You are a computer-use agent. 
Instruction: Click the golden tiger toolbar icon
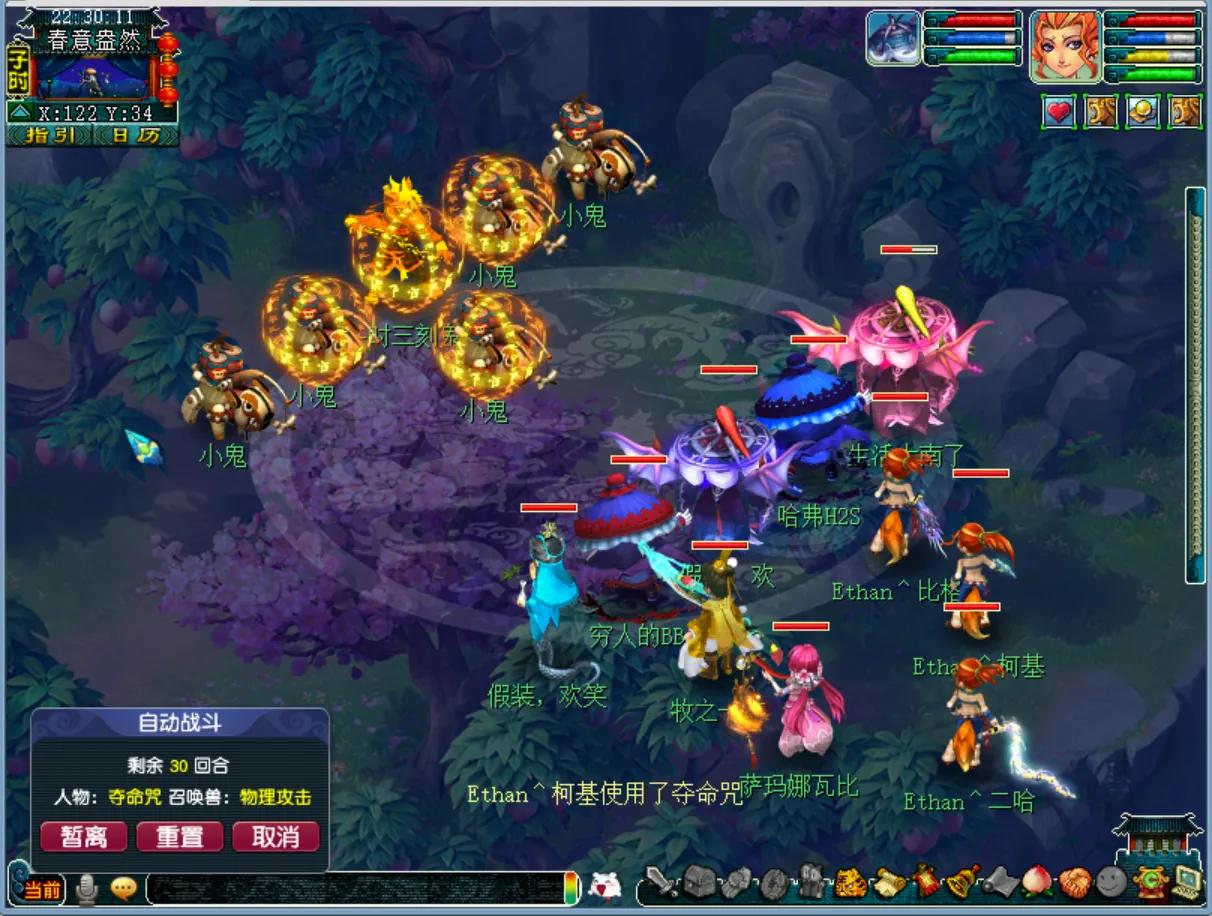pyautogui.click(x=850, y=882)
